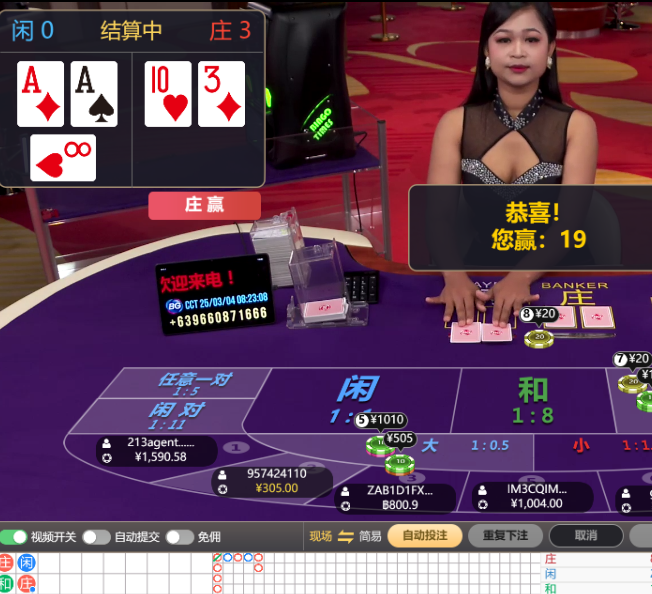Cancel the bet with 取消

pyautogui.click(x=585, y=536)
